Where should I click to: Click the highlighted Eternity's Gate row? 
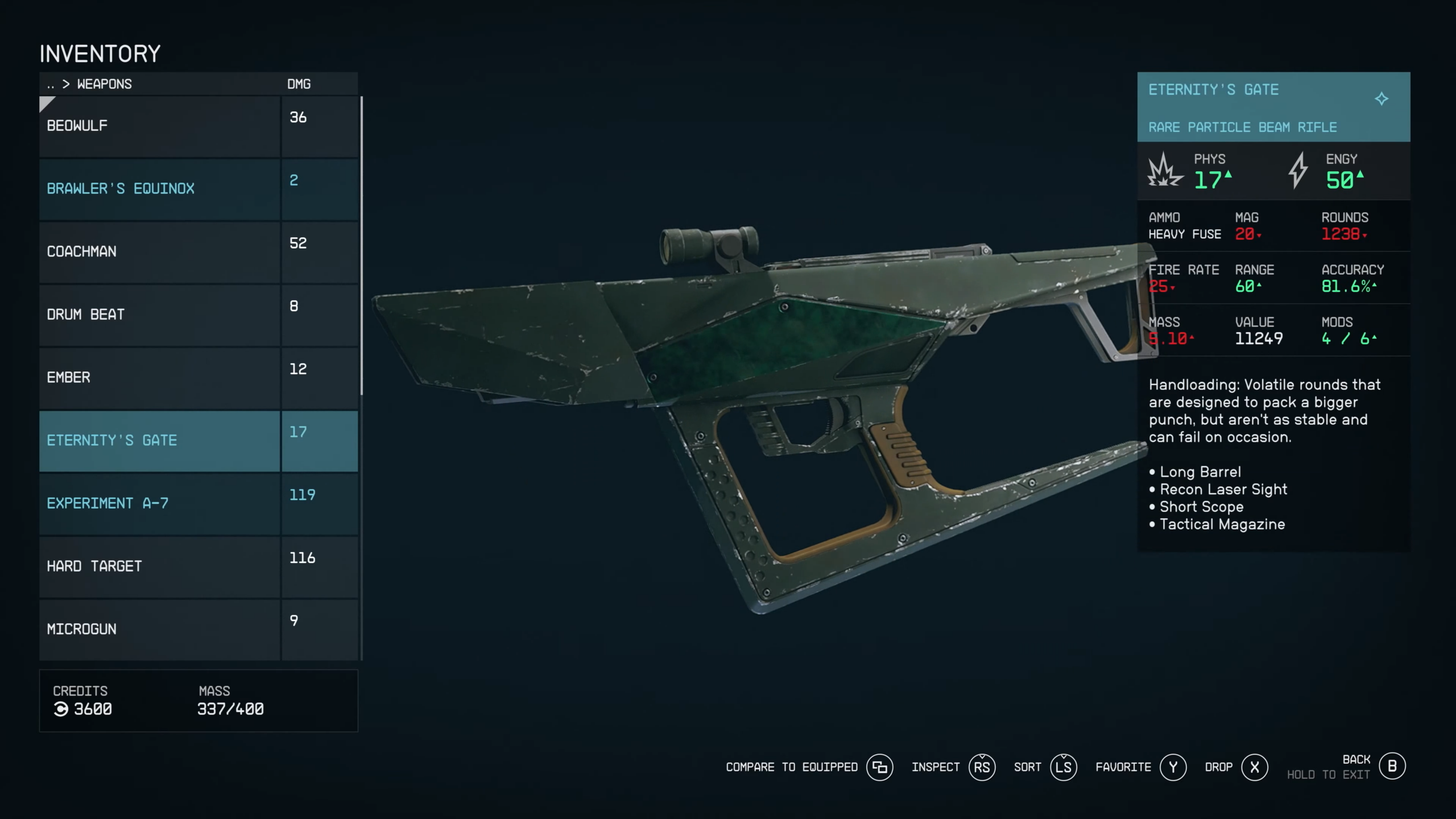[x=159, y=441]
